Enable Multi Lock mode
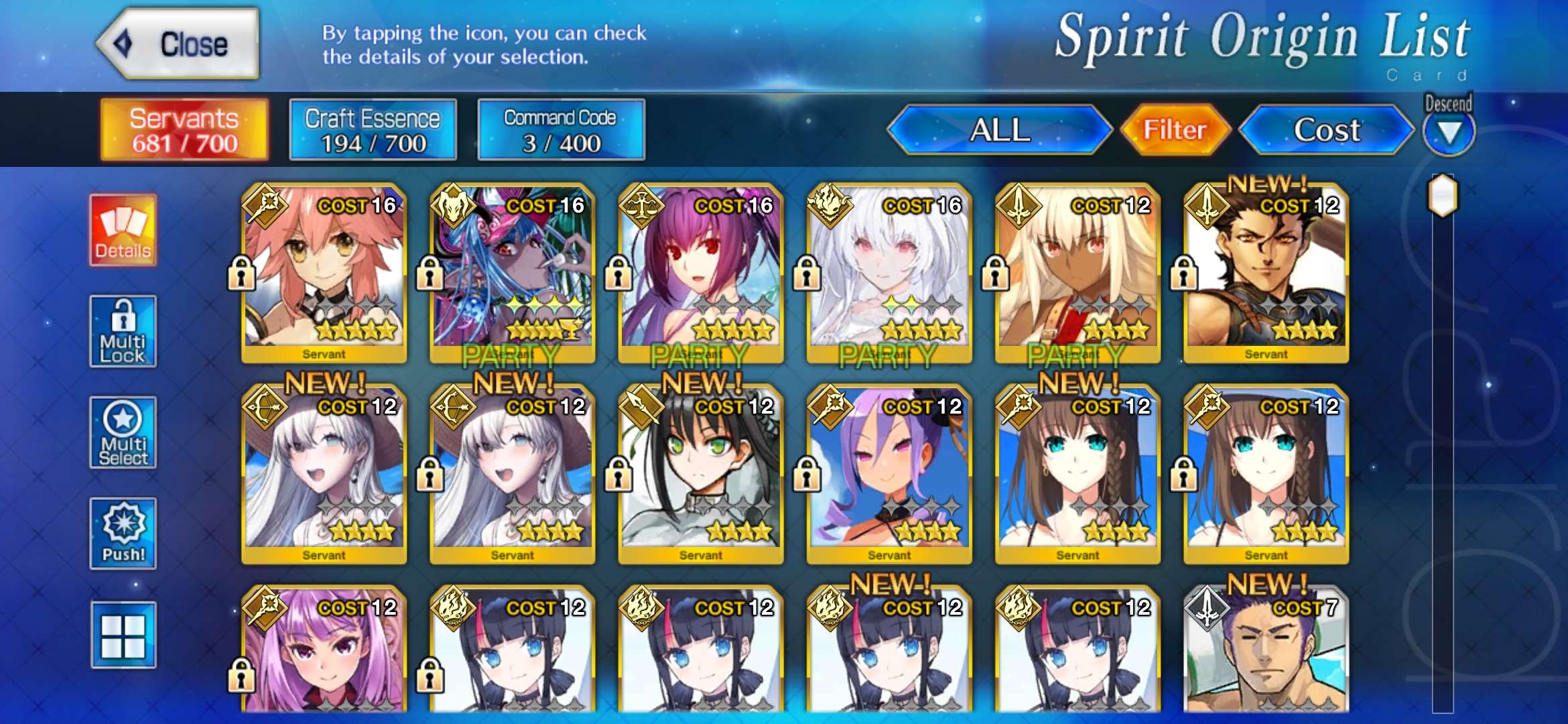This screenshot has width=1568, height=724. (123, 331)
